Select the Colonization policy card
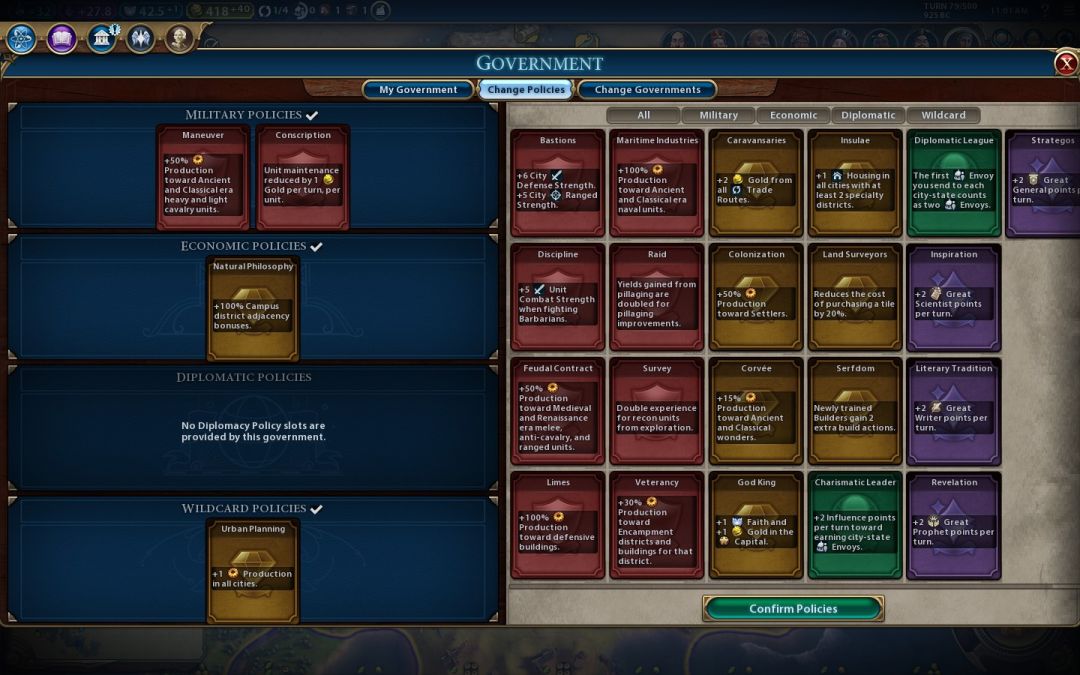 (756, 297)
